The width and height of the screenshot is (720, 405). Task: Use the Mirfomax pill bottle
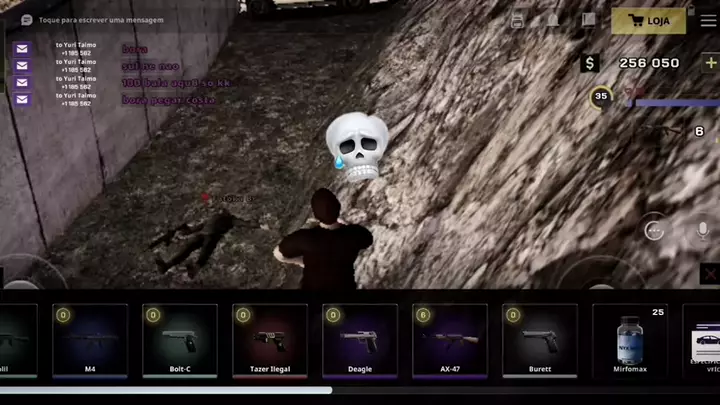[630, 341]
